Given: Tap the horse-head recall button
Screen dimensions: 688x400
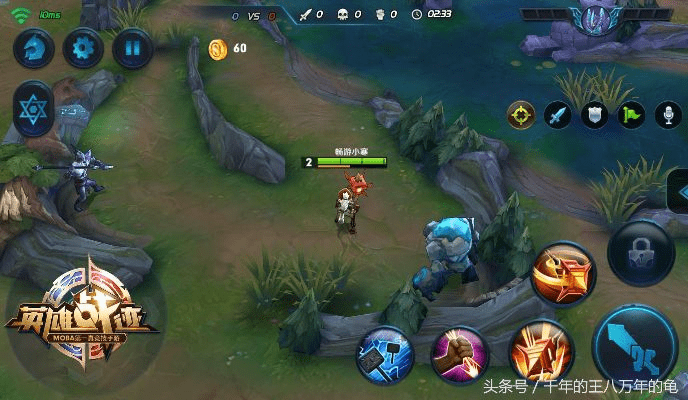Looking at the screenshot, I should [34, 47].
